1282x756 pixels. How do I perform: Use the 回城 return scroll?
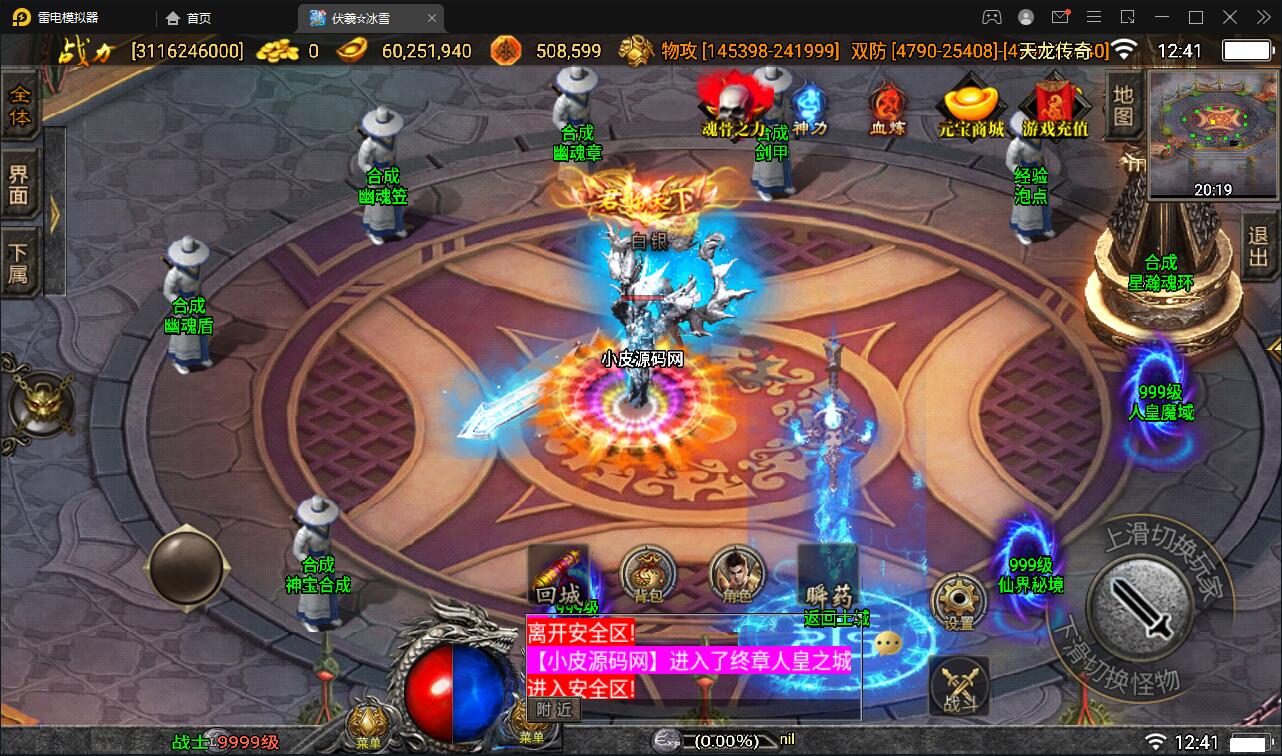pos(558,576)
